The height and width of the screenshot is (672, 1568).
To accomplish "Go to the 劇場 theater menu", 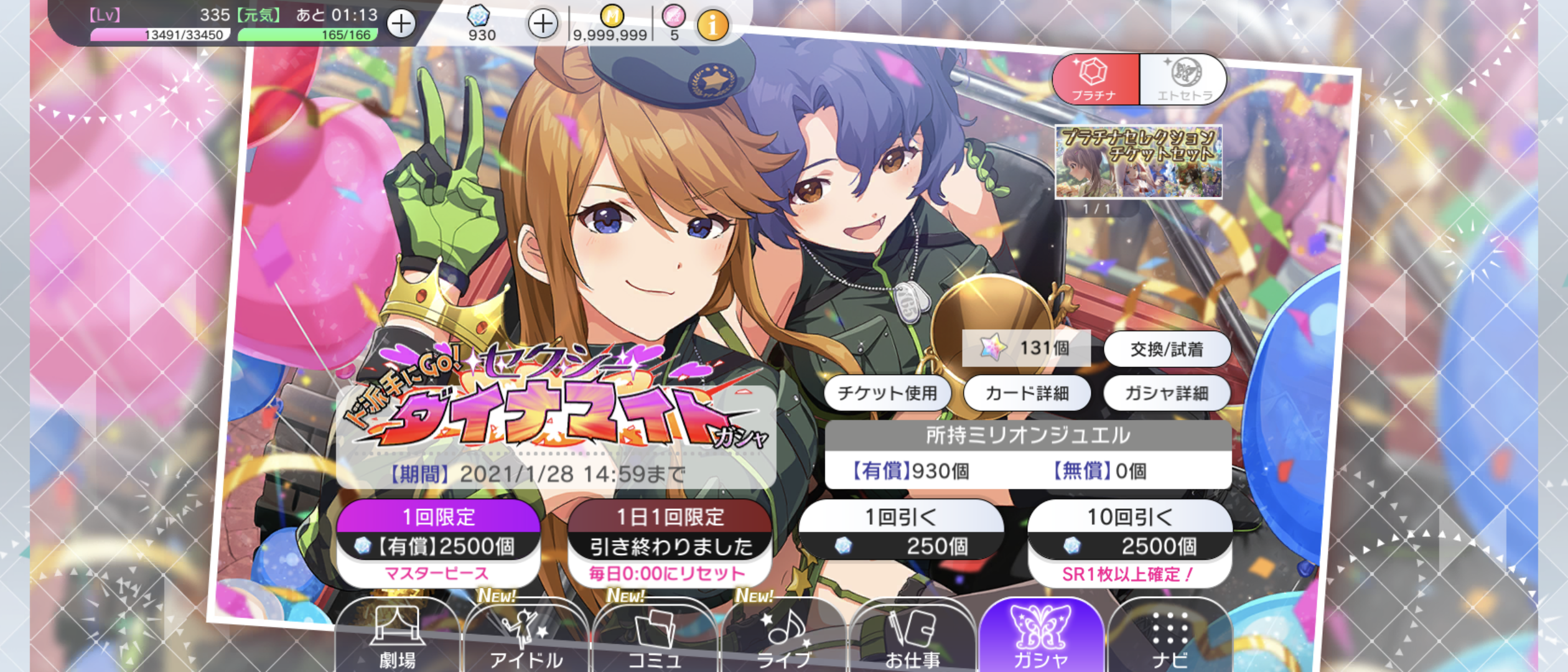I will tap(397, 638).
